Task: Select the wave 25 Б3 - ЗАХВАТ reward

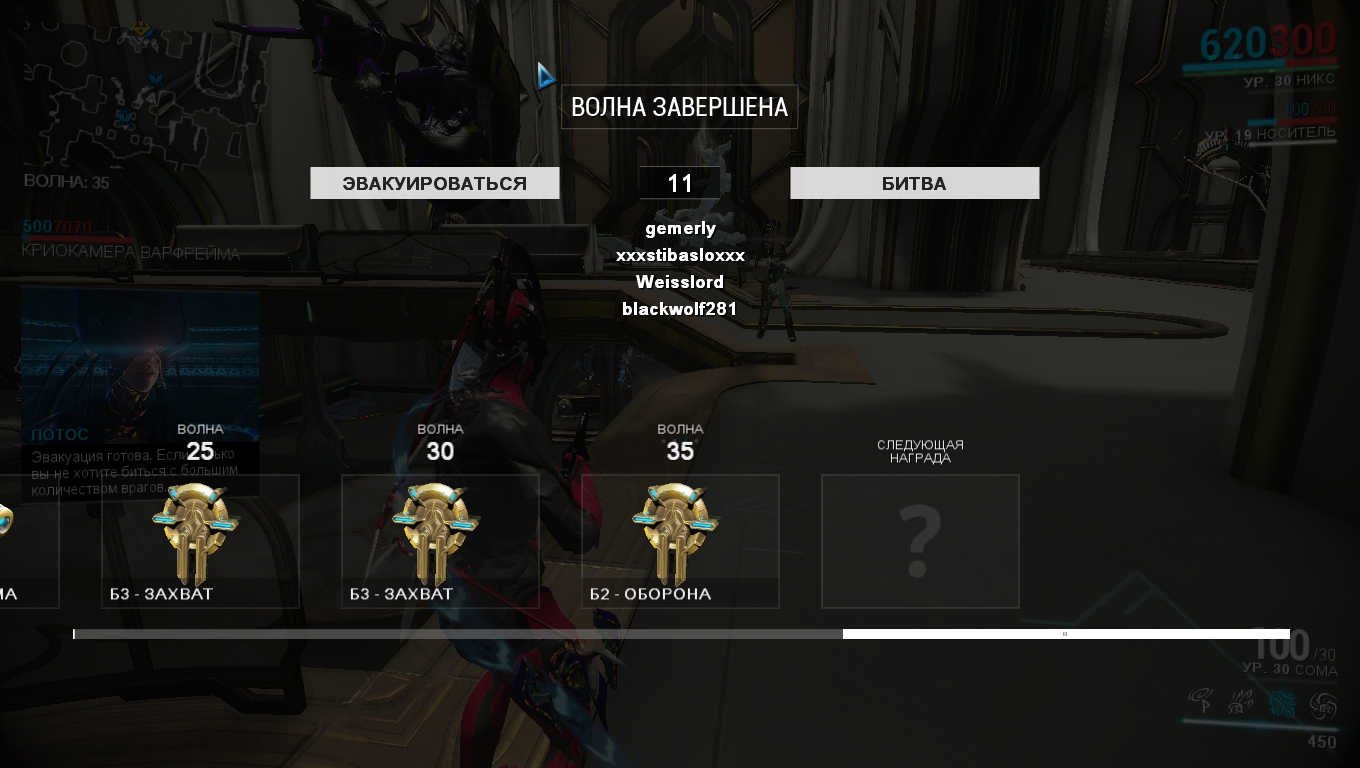Action: 200,540
